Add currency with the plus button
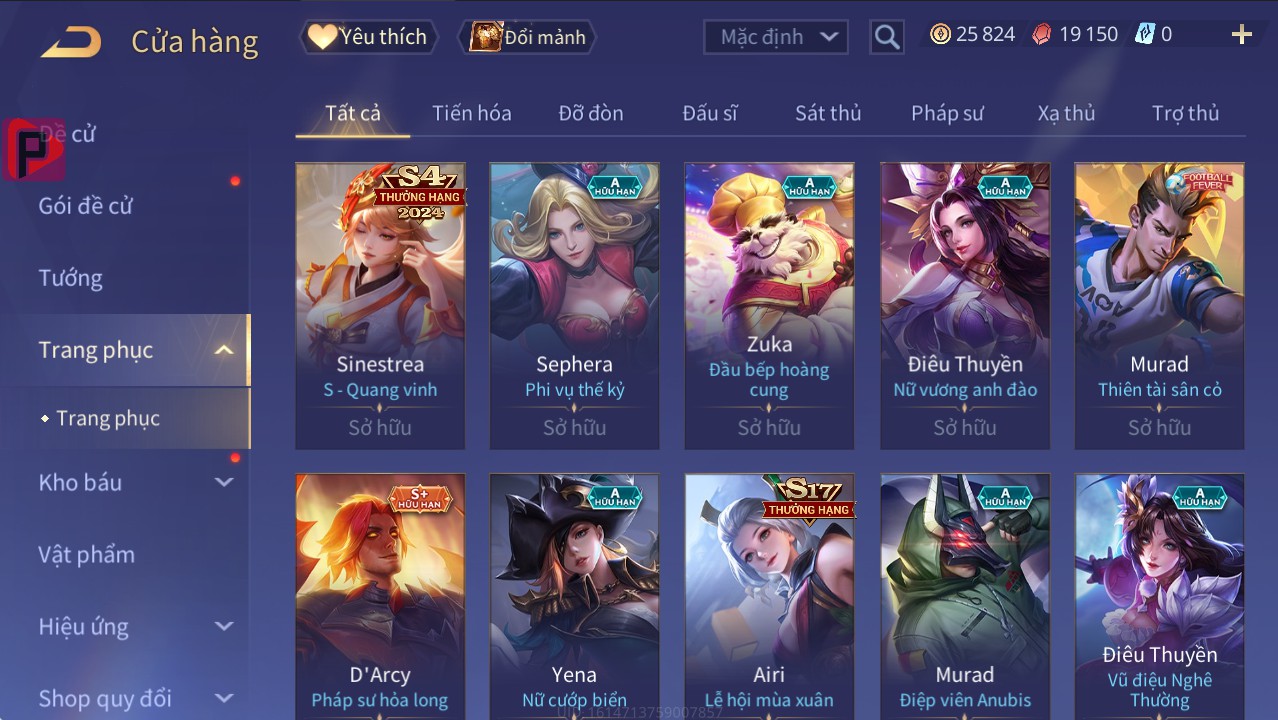Image resolution: width=1278 pixels, height=720 pixels. 1241,35
